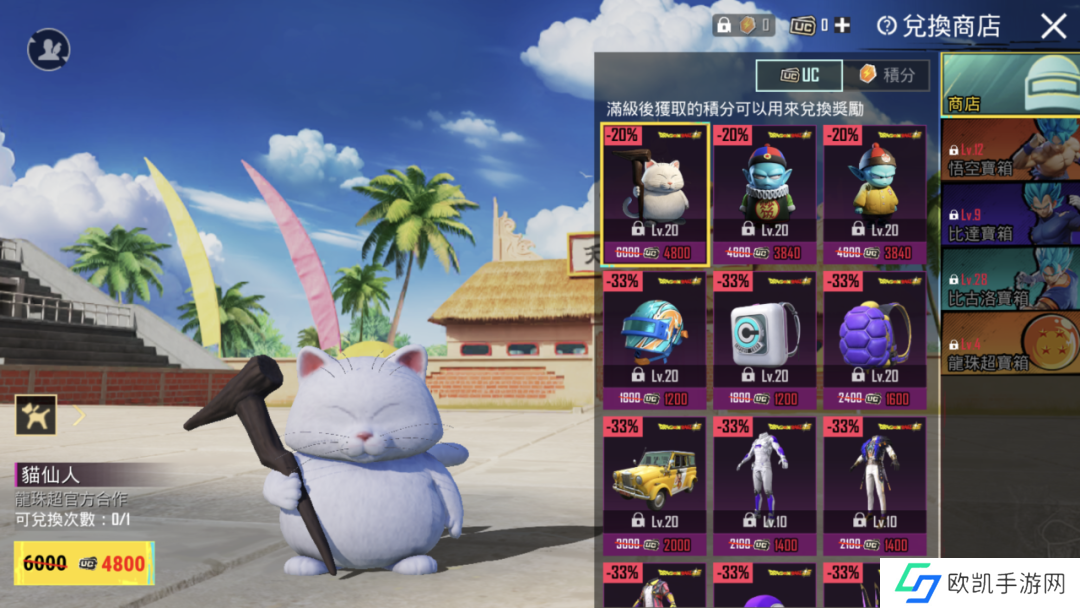Open the friends icon in the top corner
Image resolution: width=1080 pixels, height=608 pixels.
click(x=48, y=49)
